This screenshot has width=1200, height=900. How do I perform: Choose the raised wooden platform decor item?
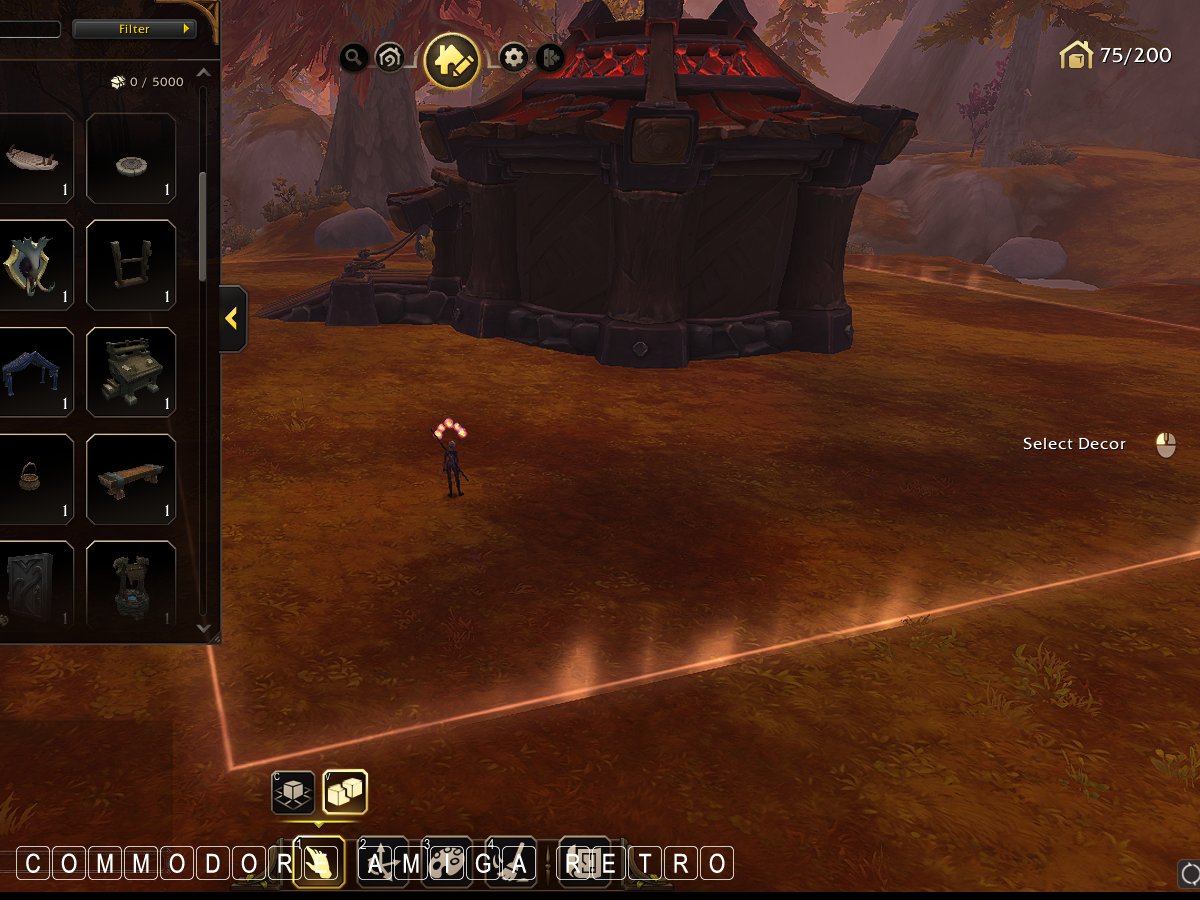tap(131, 372)
